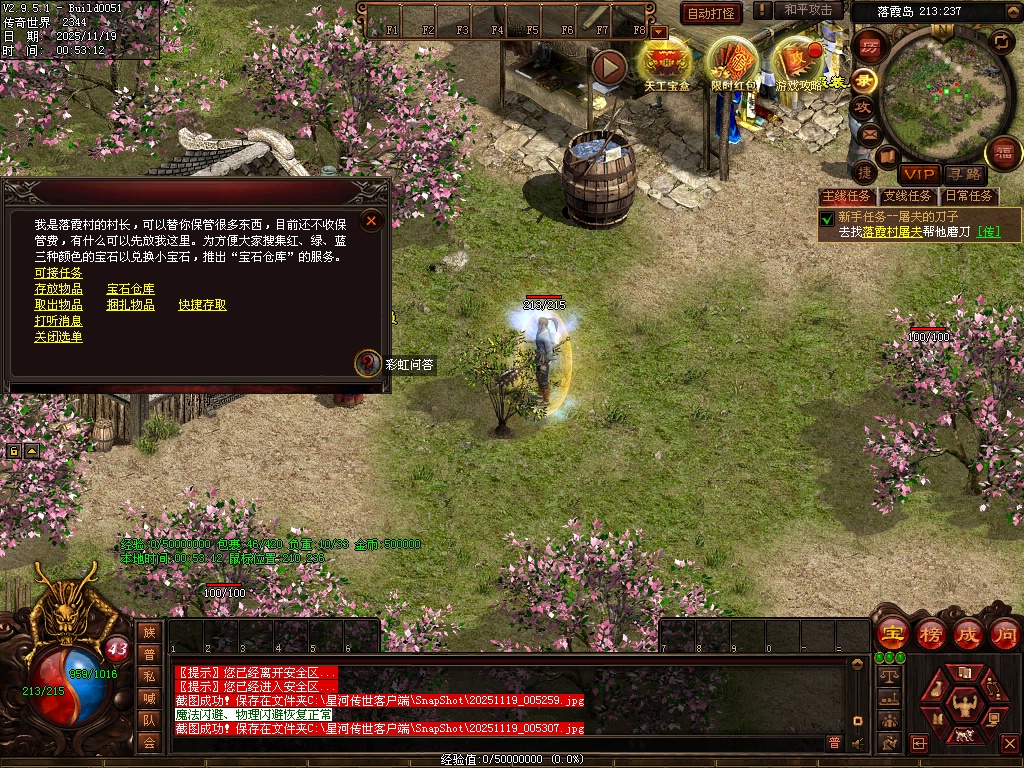Close the village chief dialogue with X
The height and width of the screenshot is (768, 1024).
[371, 220]
